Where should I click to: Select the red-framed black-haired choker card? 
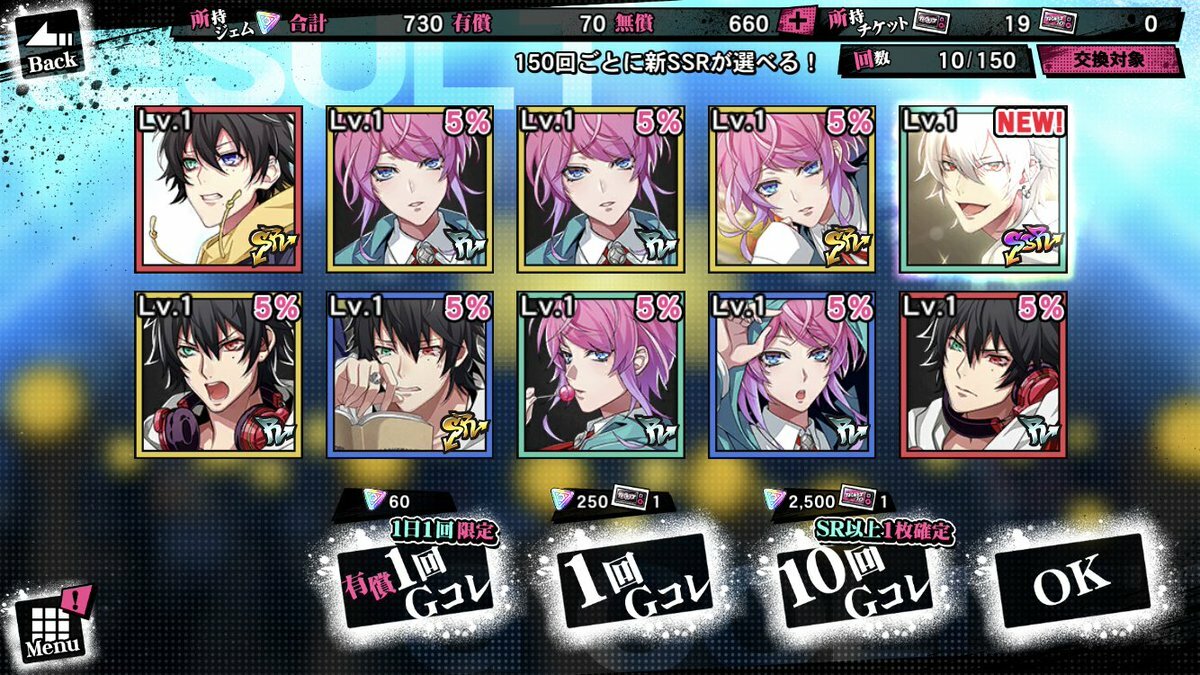point(983,374)
